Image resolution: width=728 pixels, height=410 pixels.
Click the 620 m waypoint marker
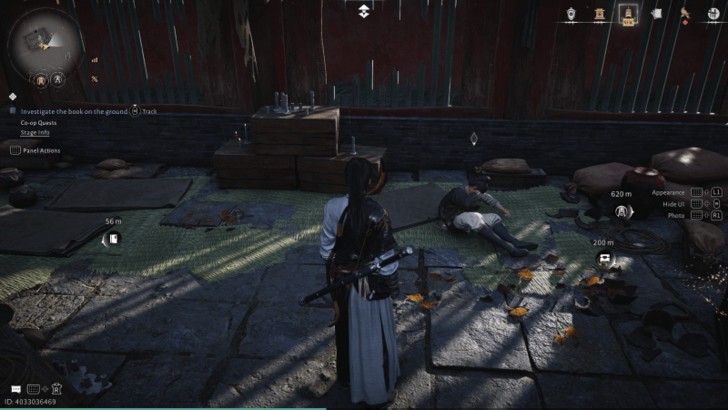tap(622, 211)
